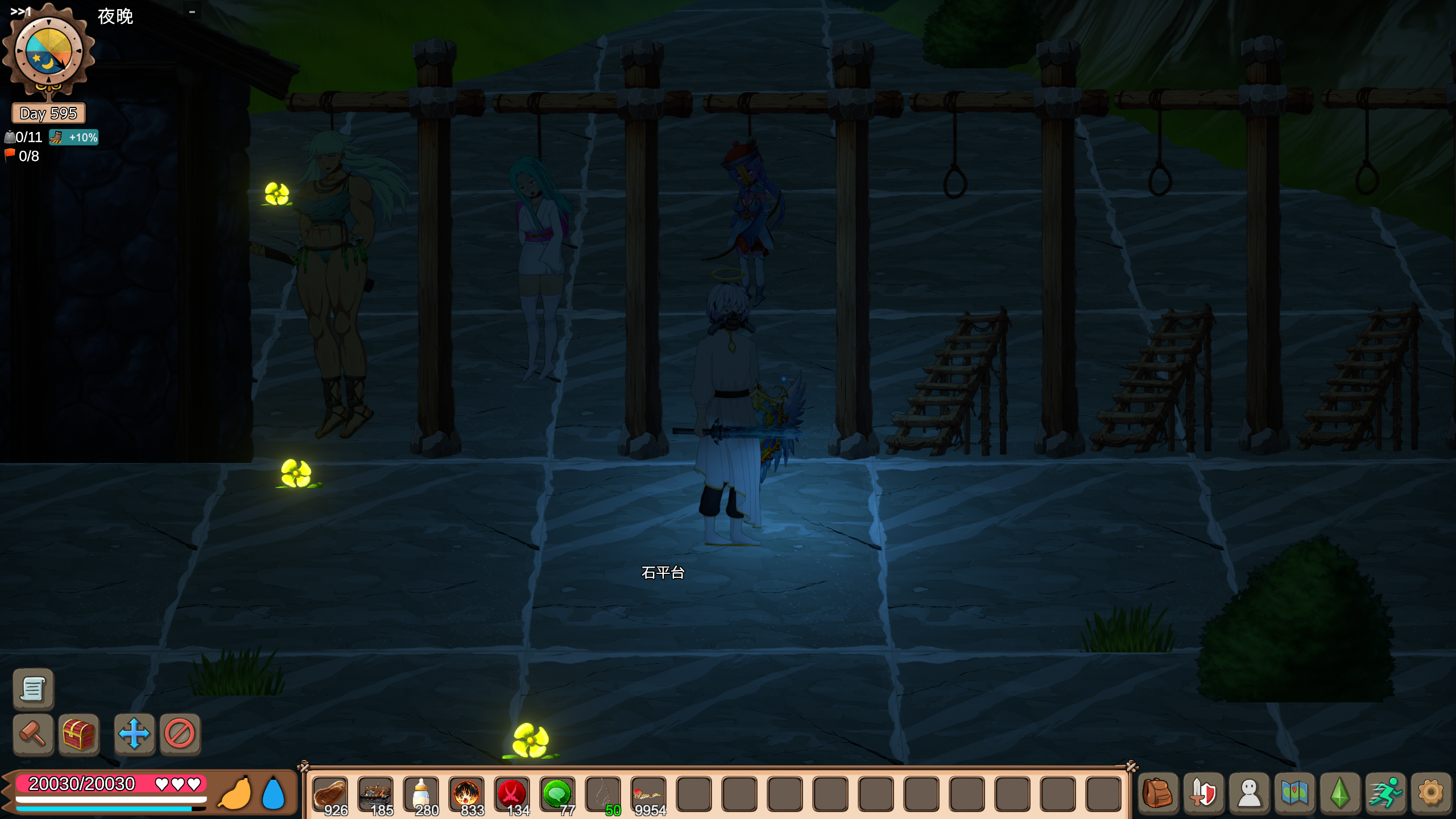Open the equipment panel with sword and shield icon
This screenshot has width=1456, height=819.
pyautogui.click(x=1202, y=794)
